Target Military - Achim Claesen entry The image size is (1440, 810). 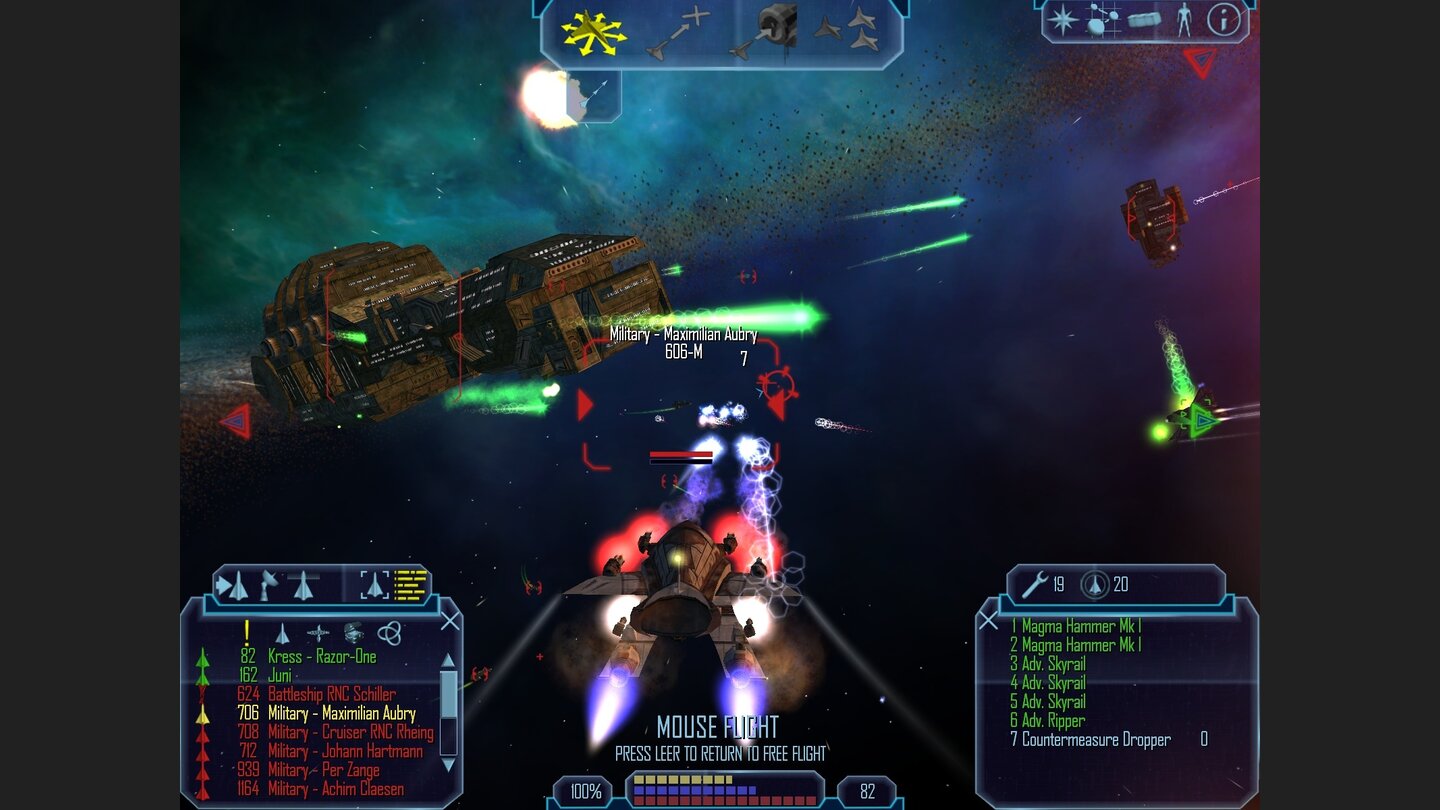point(335,789)
